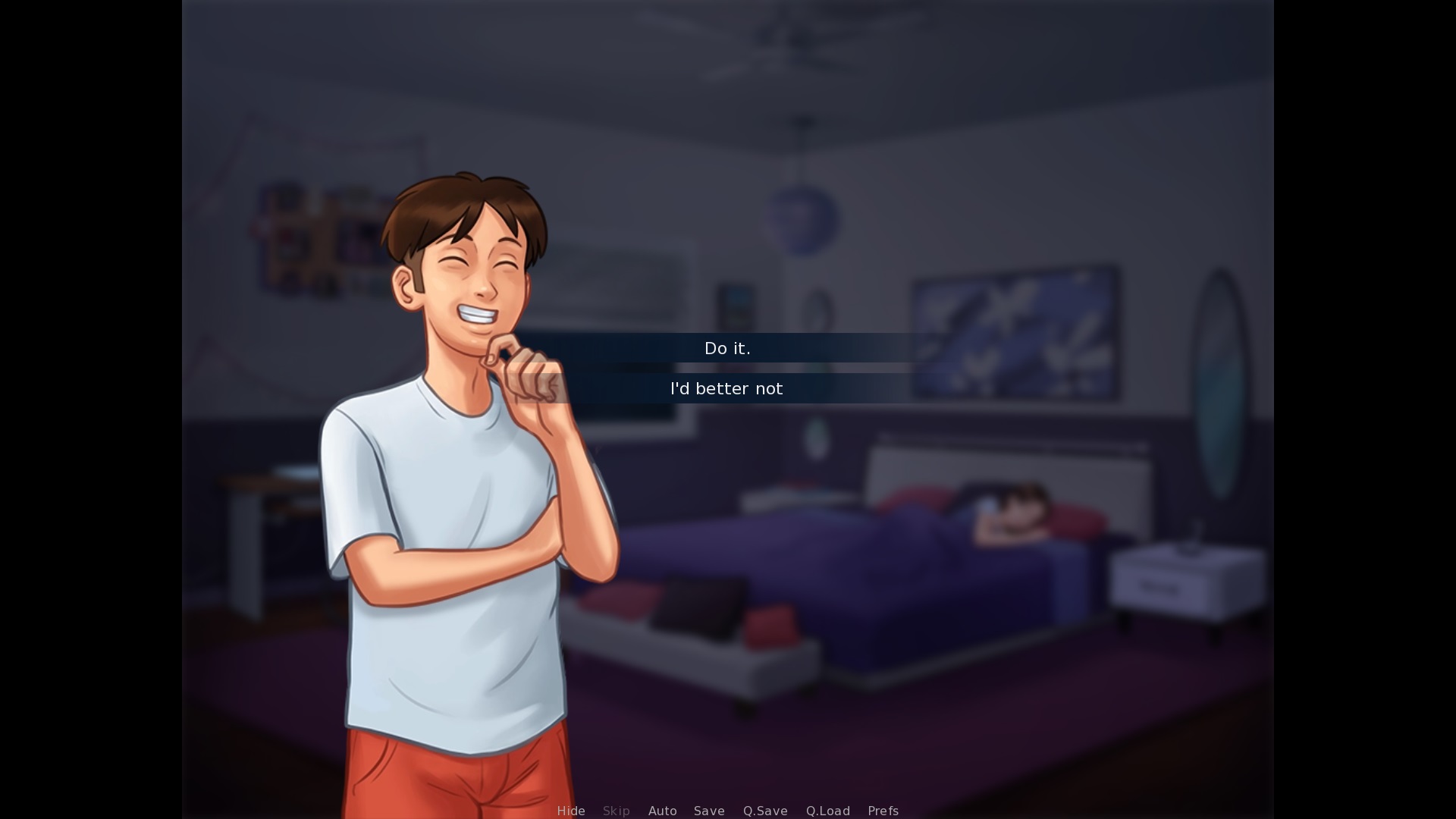Hide the interface with the Hide button
Screen dimensions: 1456x819
pos(571,811)
